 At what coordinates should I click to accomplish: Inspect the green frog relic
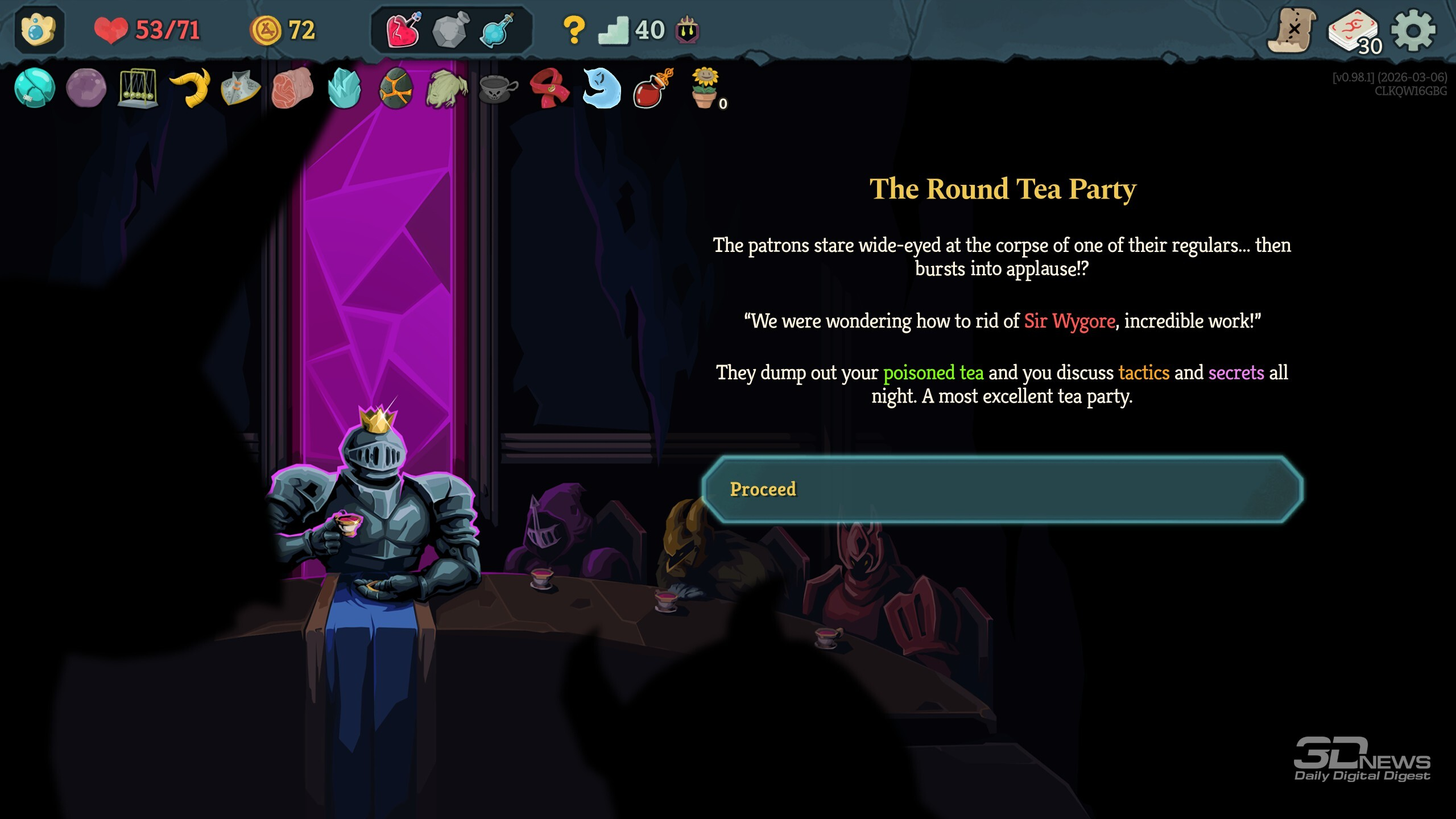click(447, 89)
